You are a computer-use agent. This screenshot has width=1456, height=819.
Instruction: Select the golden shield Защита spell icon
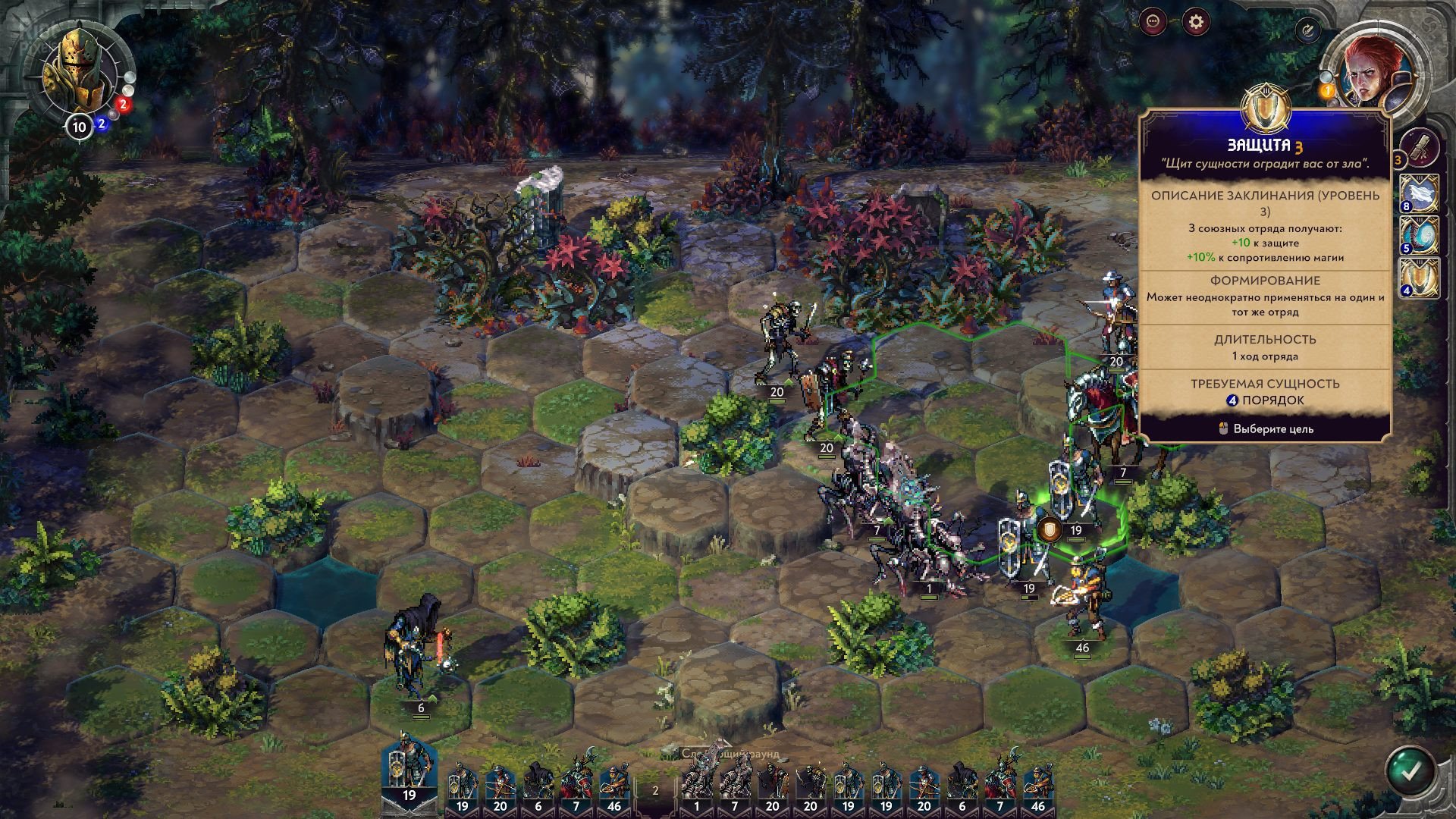[x=1419, y=278]
